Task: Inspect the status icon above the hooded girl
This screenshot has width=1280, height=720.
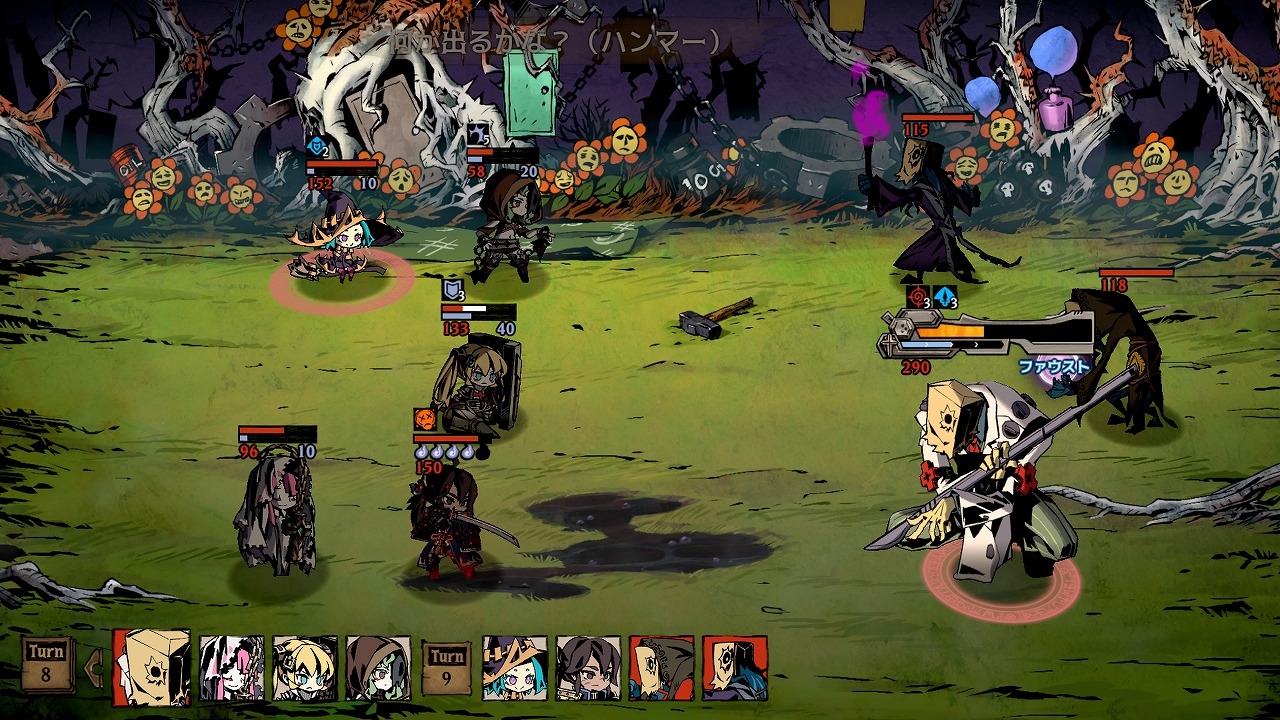Action: [x=477, y=136]
